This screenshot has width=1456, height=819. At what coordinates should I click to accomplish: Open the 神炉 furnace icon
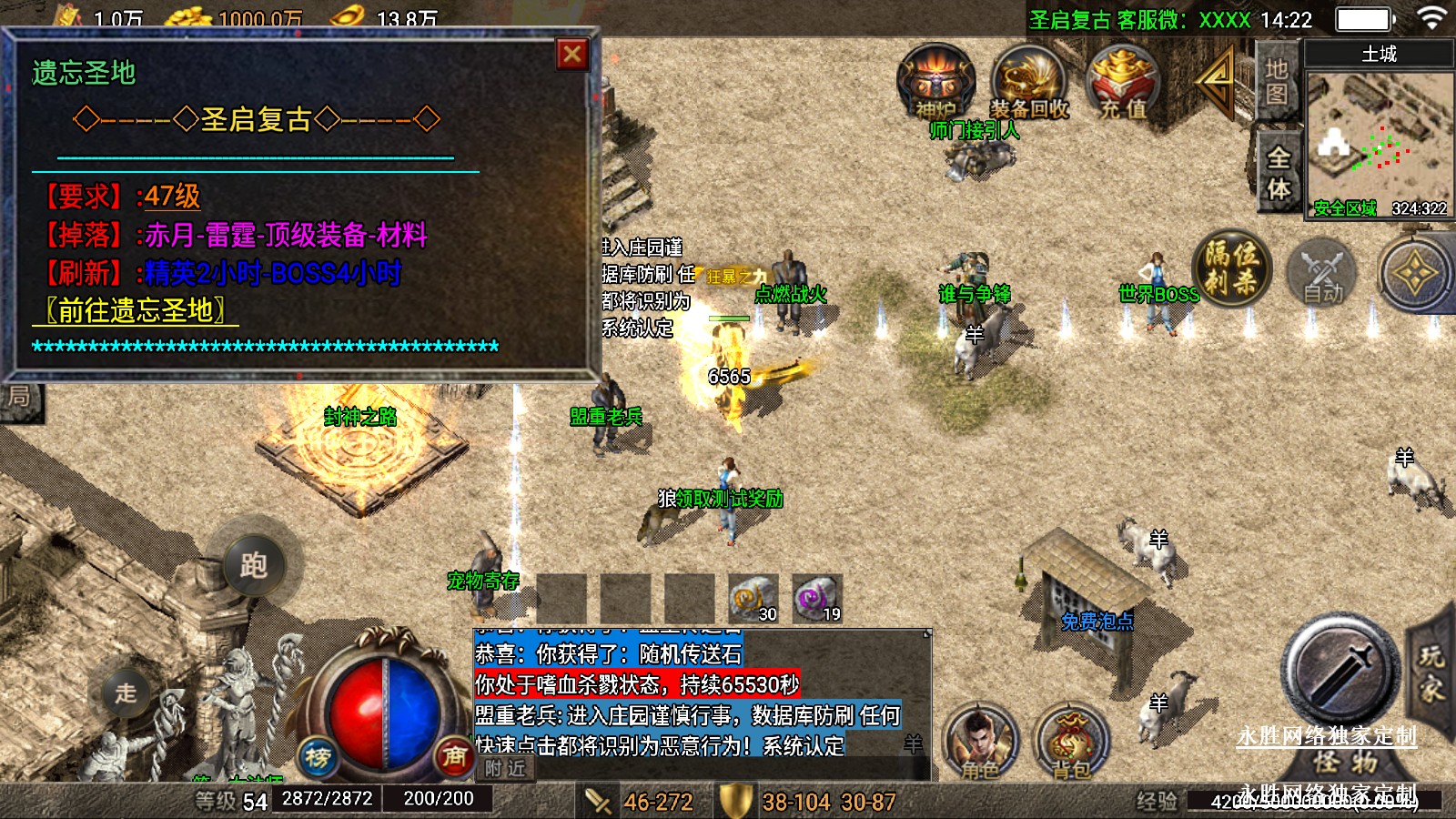click(x=935, y=83)
